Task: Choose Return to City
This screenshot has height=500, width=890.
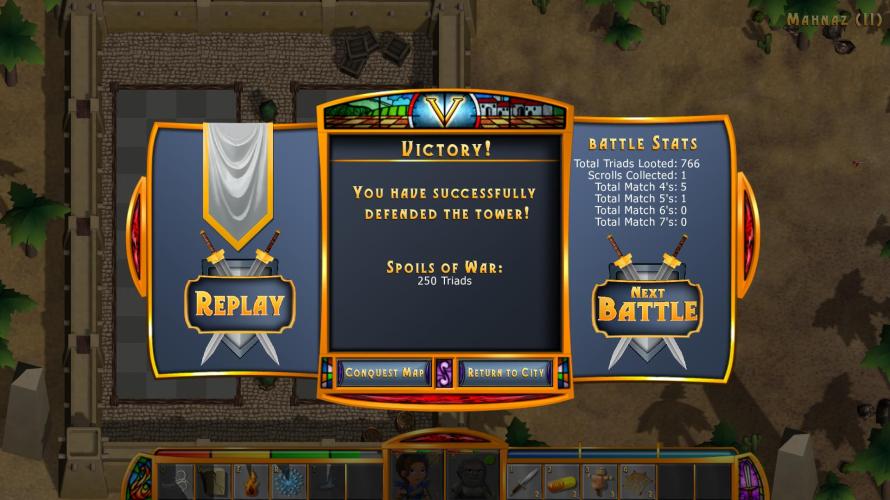Action: (505, 373)
